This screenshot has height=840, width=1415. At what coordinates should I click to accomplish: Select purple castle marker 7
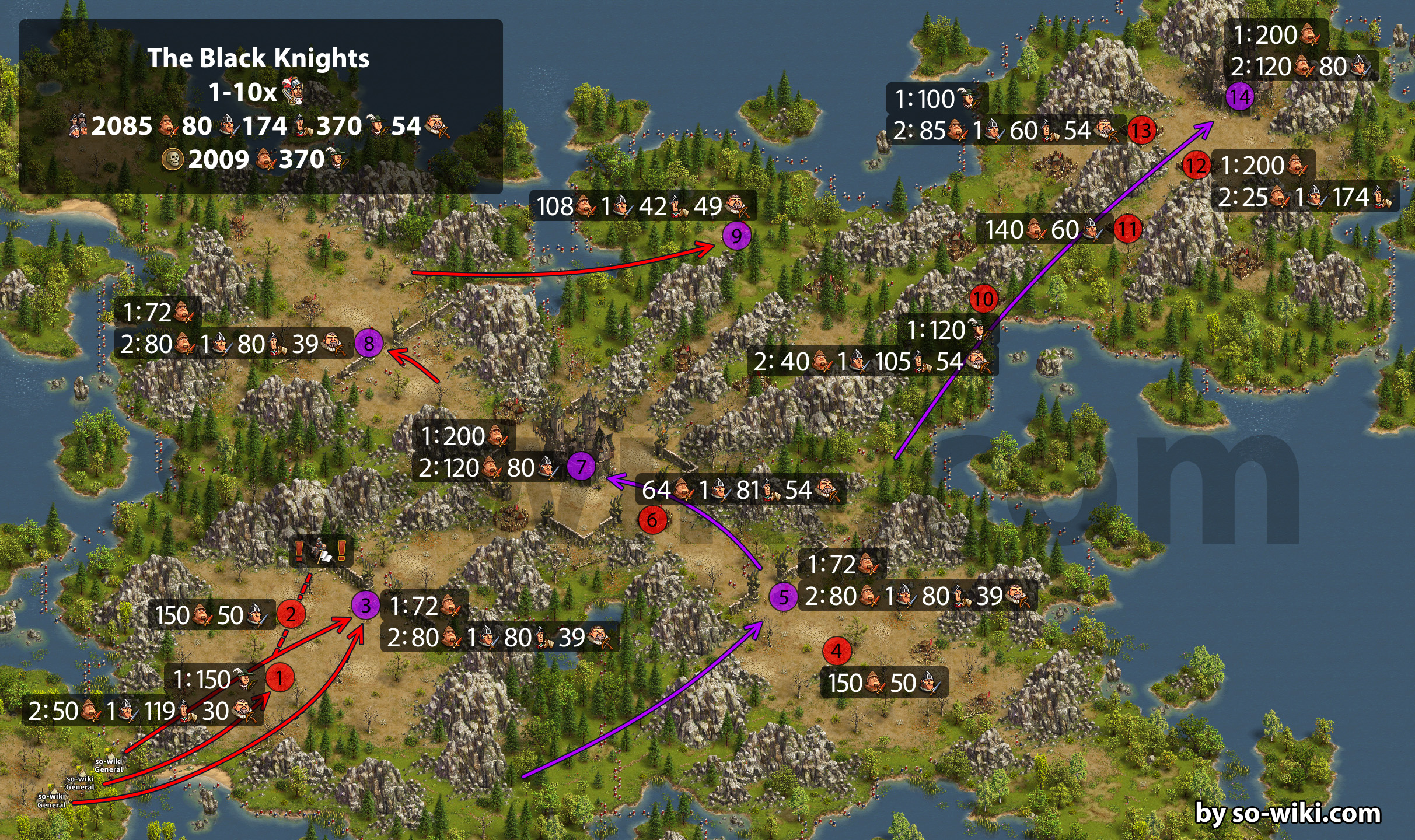pyautogui.click(x=581, y=467)
